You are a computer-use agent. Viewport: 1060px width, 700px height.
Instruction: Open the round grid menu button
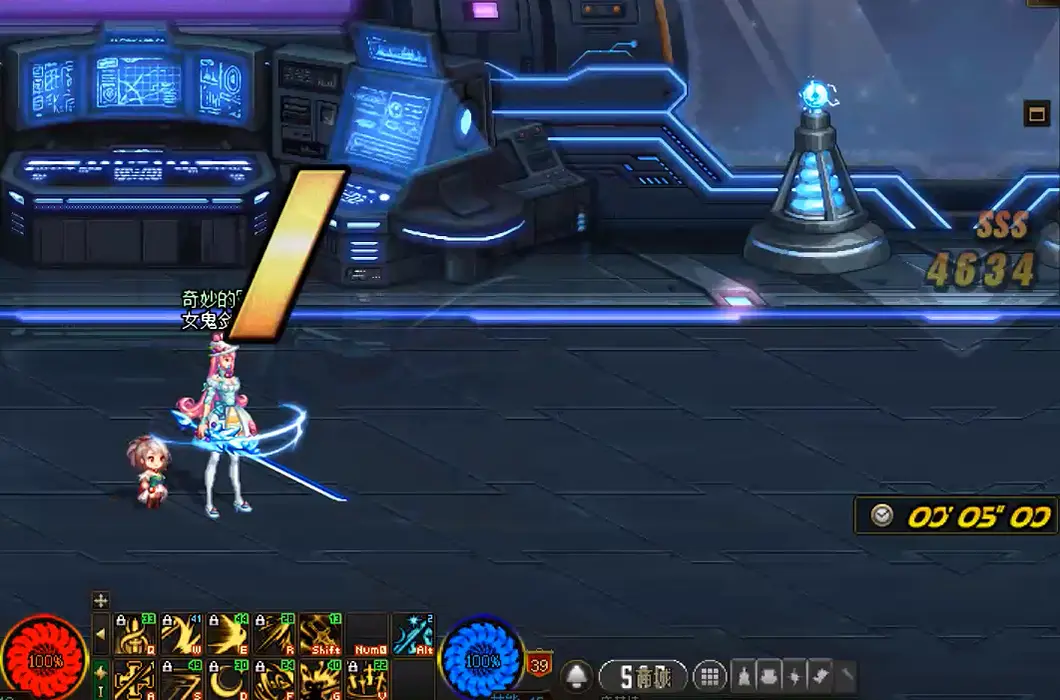(709, 676)
